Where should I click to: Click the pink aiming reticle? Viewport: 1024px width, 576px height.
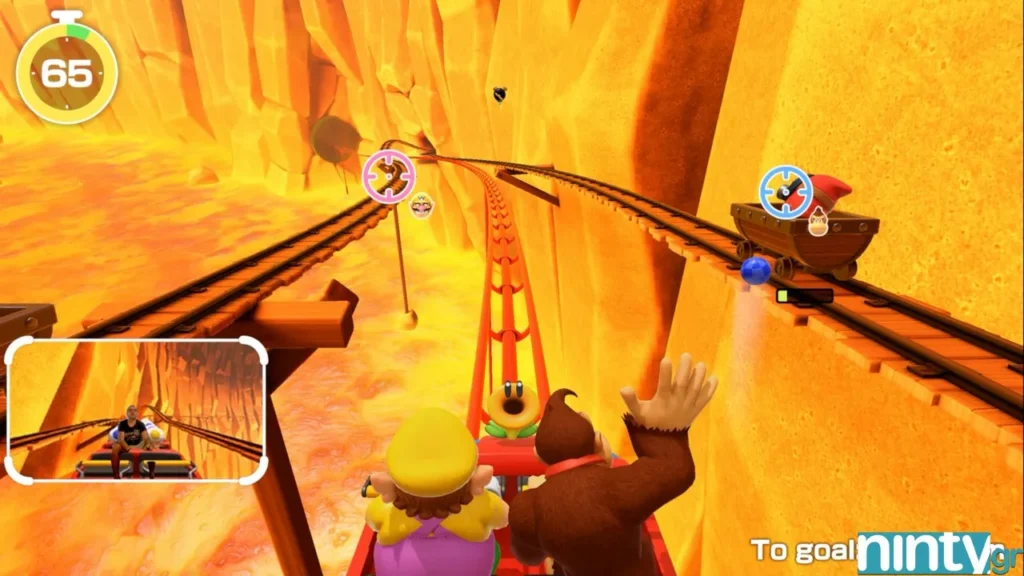pos(389,177)
